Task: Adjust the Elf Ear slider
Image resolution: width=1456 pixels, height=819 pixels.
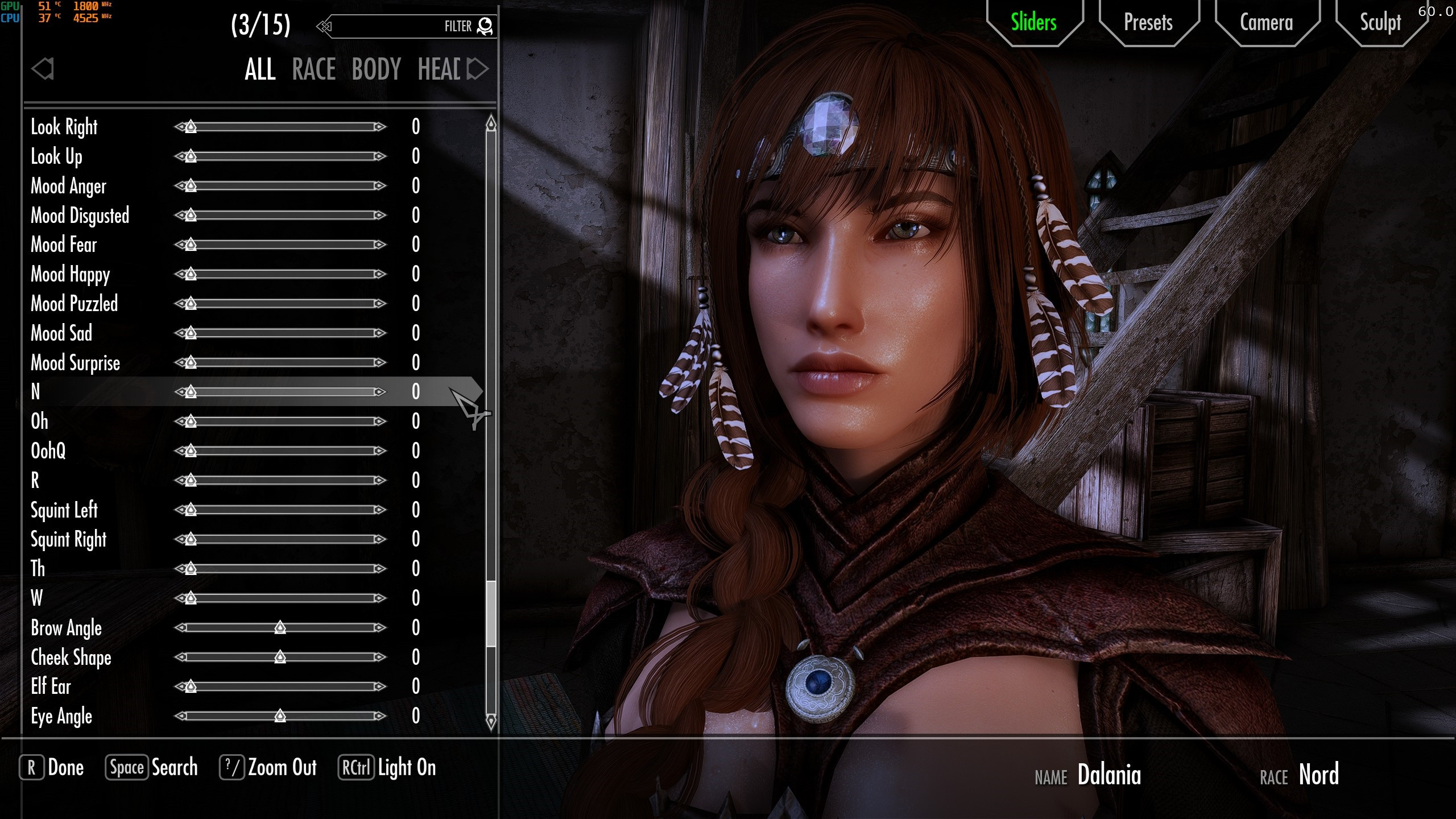Action: pyautogui.click(x=191, y=686)
